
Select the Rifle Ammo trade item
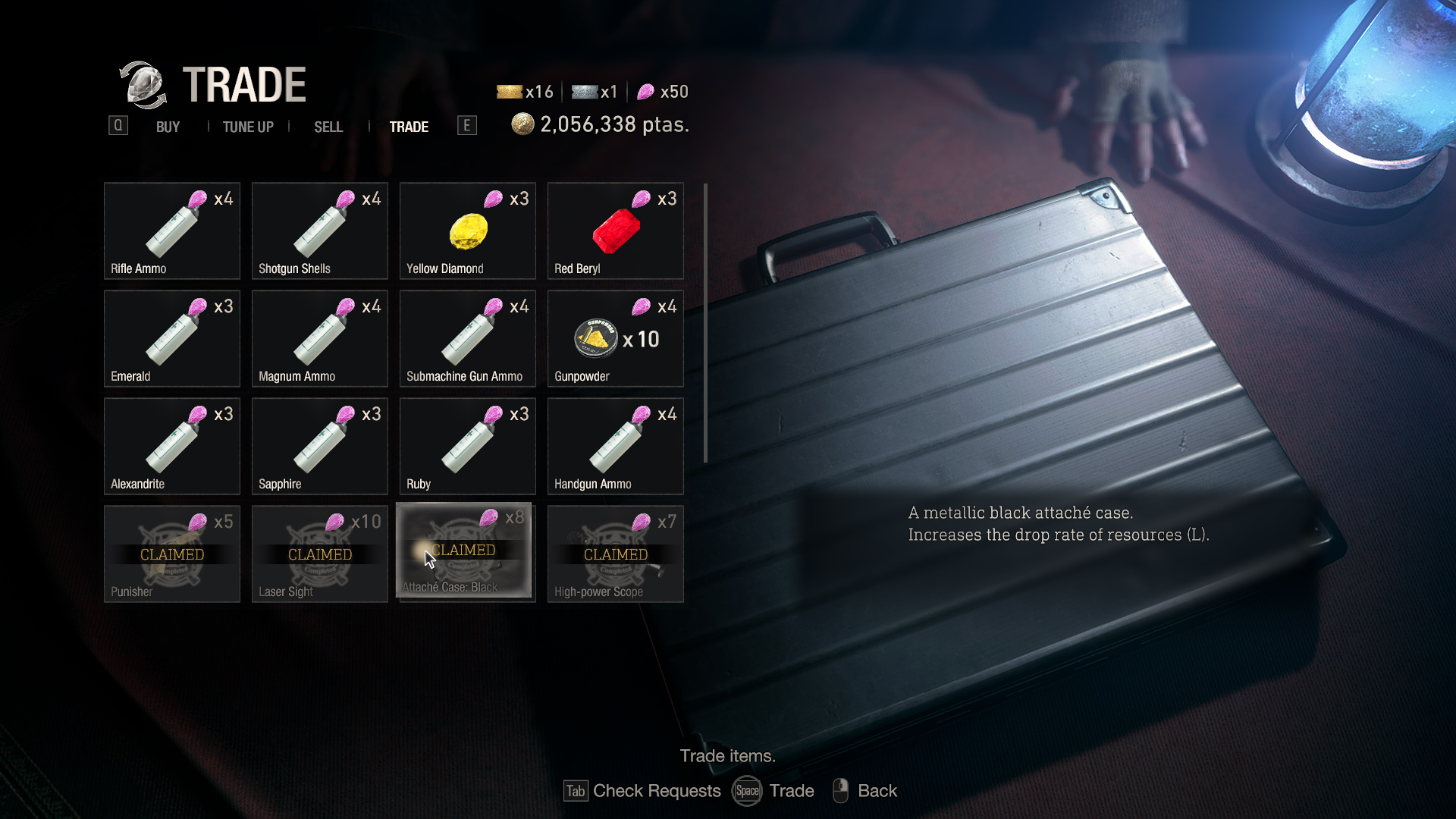point(171,231)
